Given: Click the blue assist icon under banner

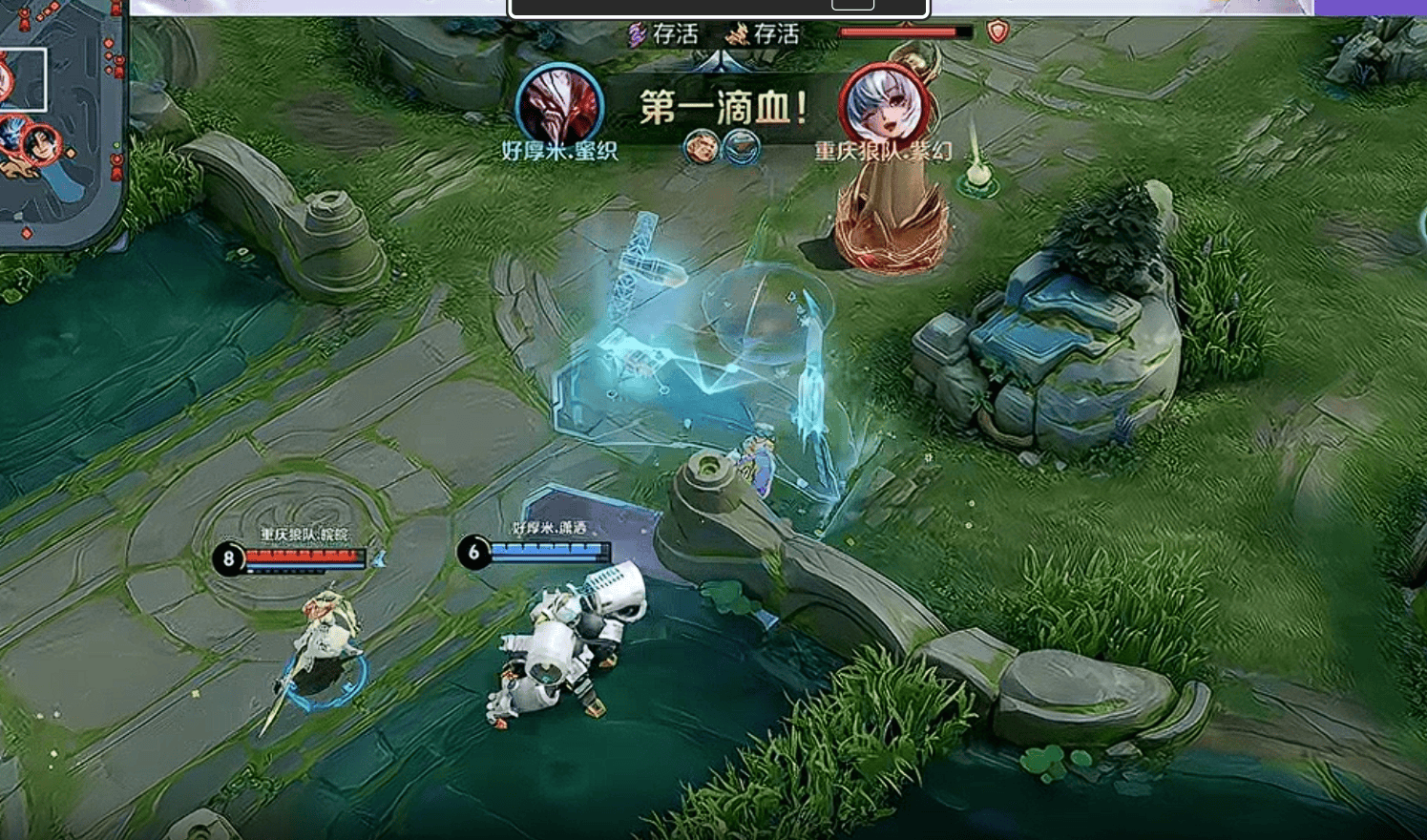Looking at the screenshot, I should (x=742, y=147).
